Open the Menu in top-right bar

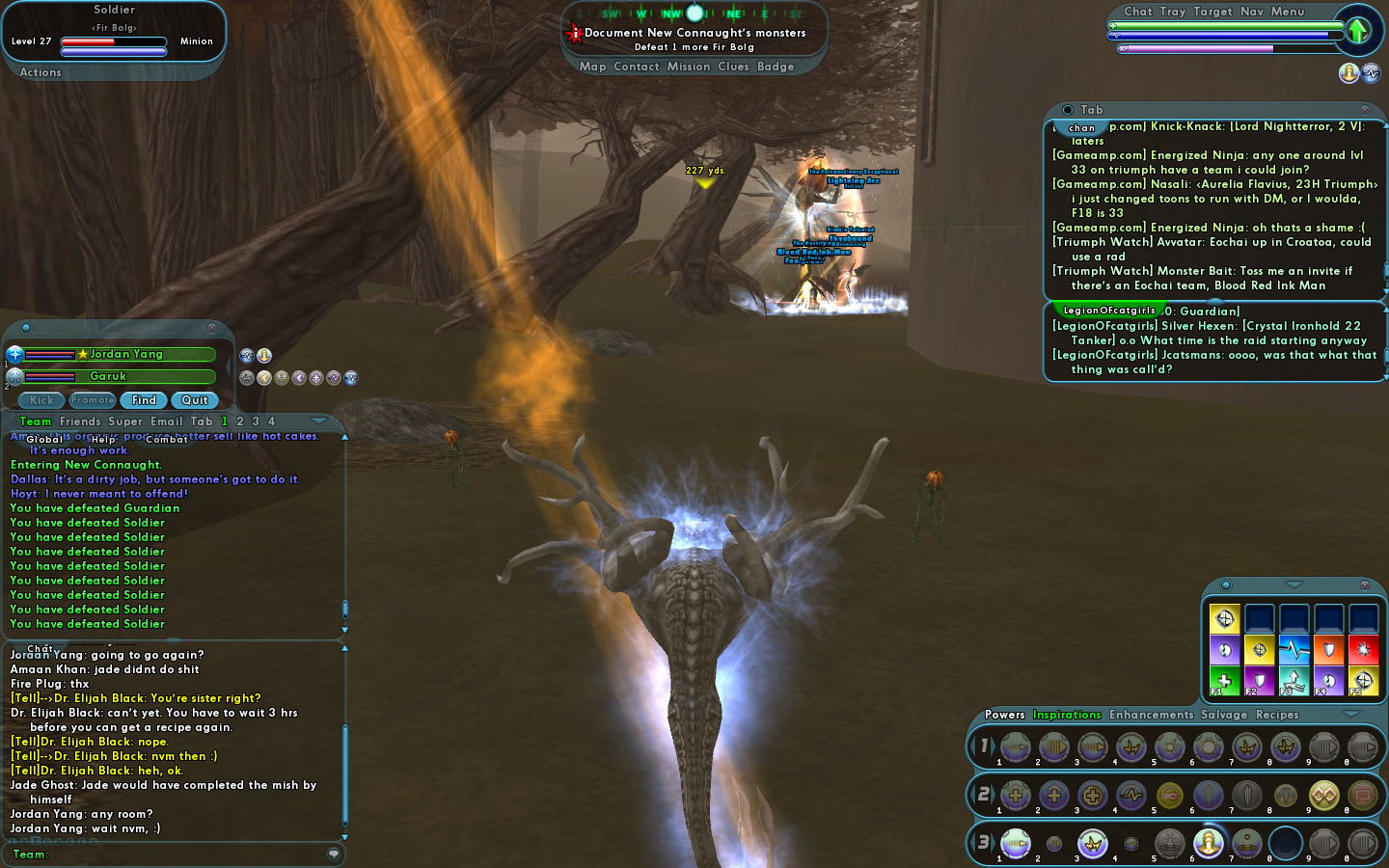coord(1288,12)
